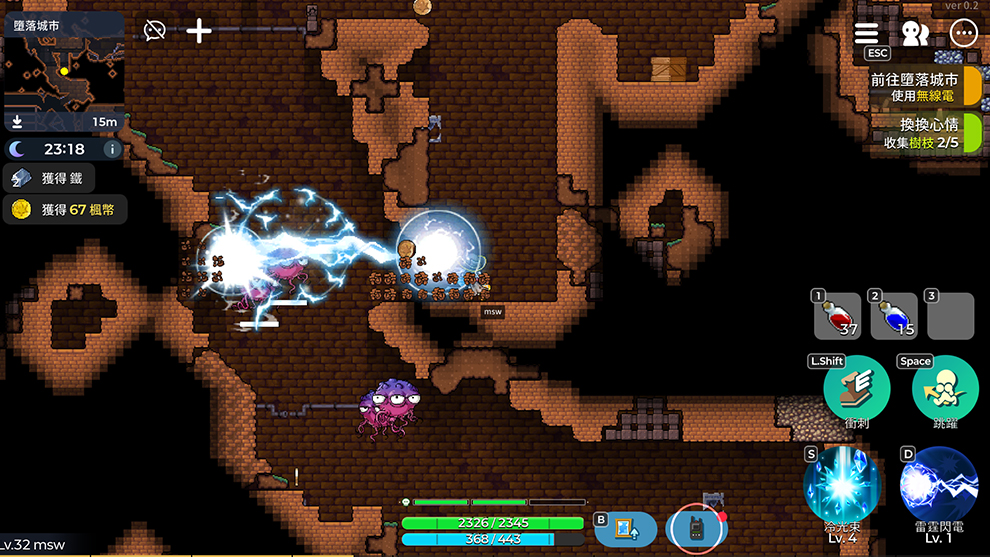Click the download arrow on the minimap
990x557 pixels.
tap(17, 122)
